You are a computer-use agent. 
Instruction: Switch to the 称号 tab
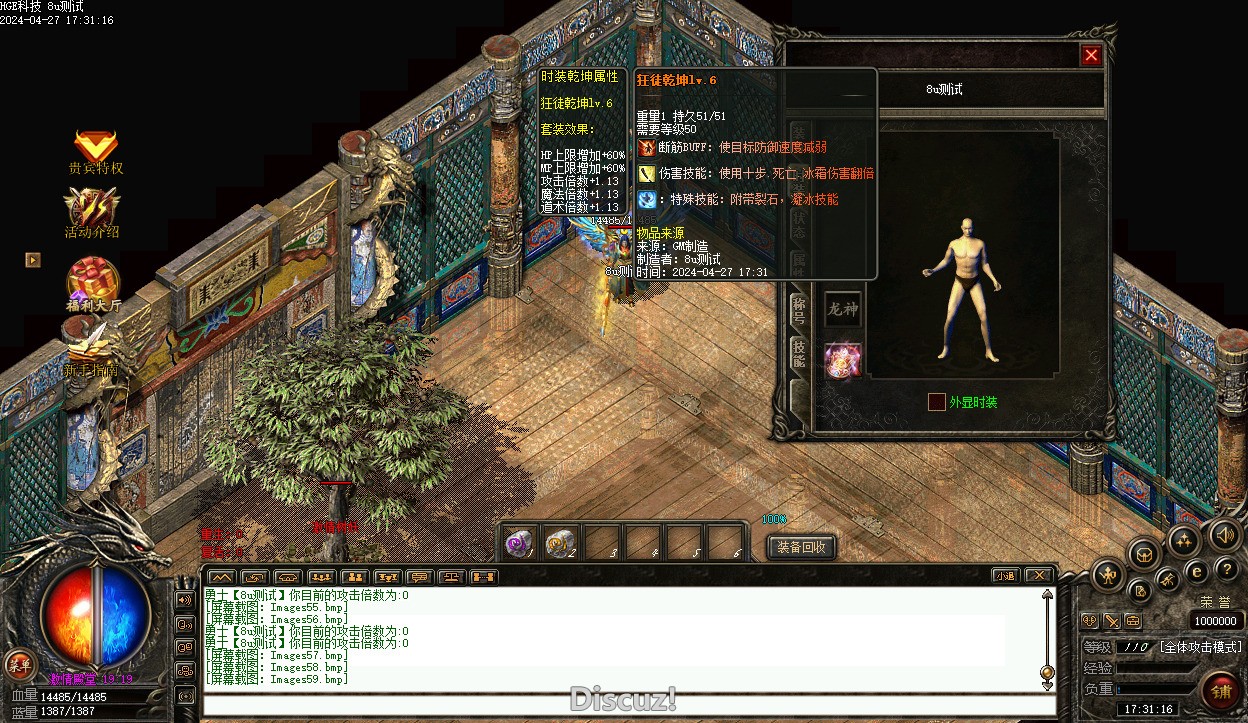pos(798,310)
